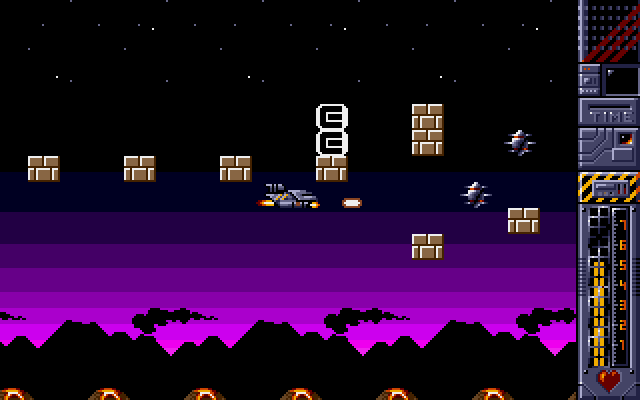This screenshot has height=400, width=640.
Task: Select the TIME panel in the sidebar
Action: 610,114
